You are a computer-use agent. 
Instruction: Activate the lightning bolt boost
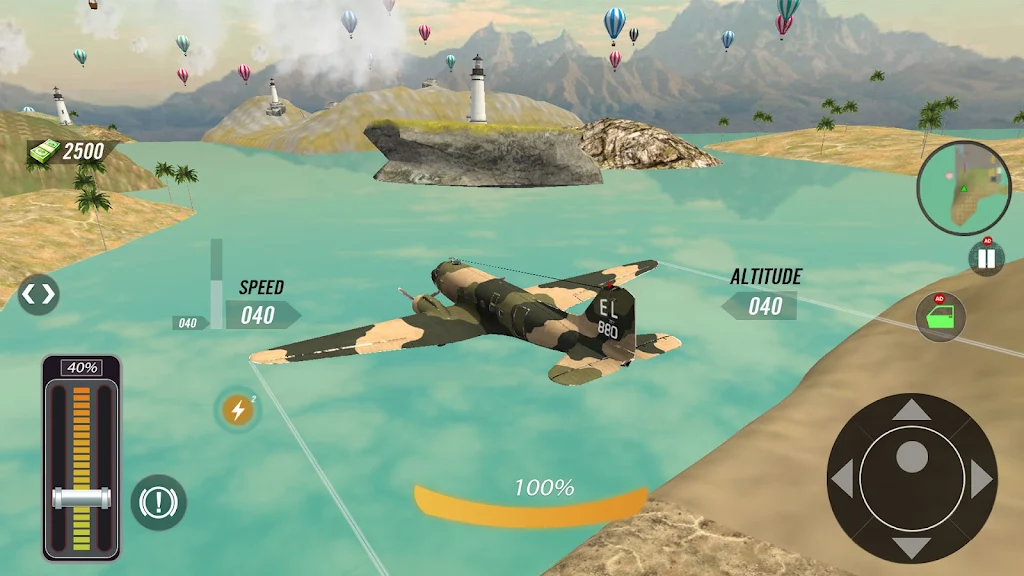[238, 409]
